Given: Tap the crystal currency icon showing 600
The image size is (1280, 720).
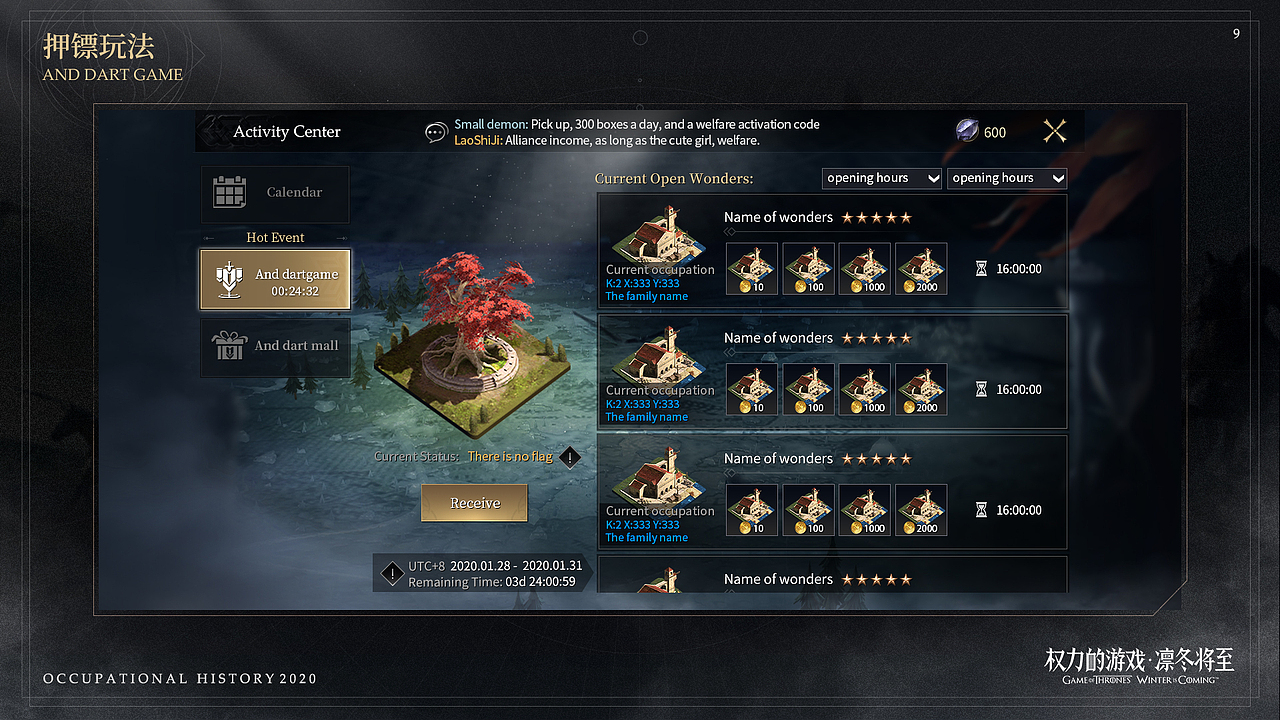Looking at the screenshot, I should click(968, 131).
